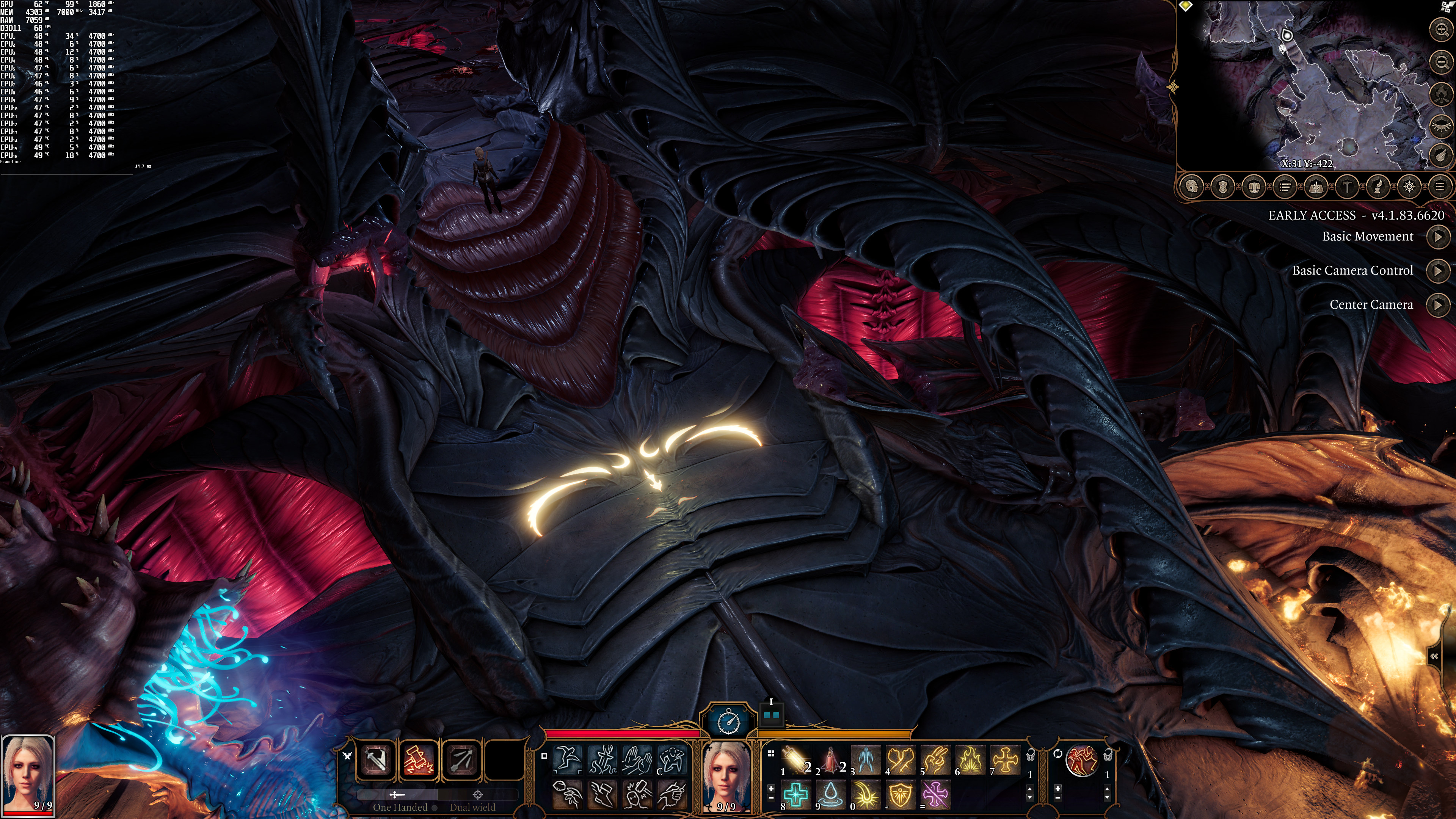This screenshot has height=819, width=1456.
Task: Select the jump action icon
Action: point(567,758)
